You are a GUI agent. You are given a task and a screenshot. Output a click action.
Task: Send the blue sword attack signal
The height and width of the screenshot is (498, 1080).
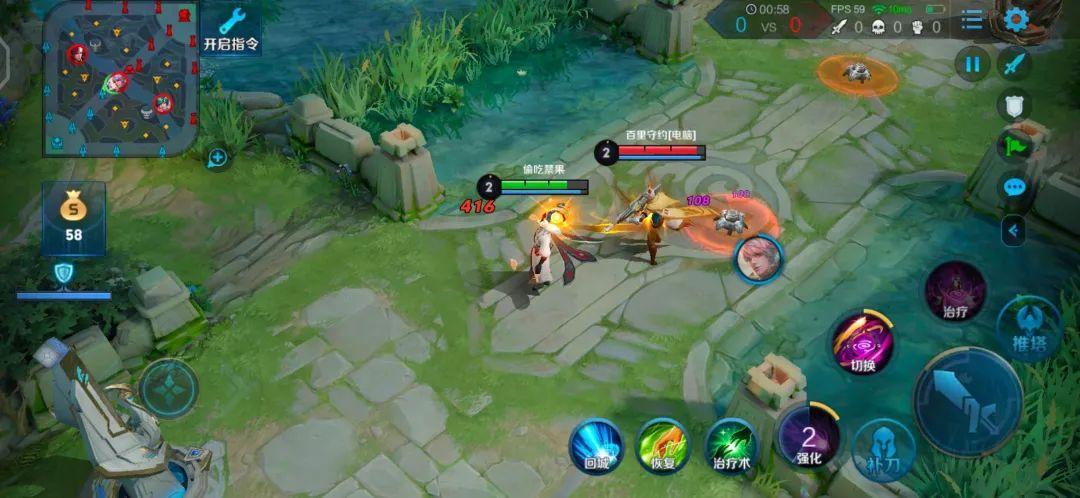tap(1014, 65)
